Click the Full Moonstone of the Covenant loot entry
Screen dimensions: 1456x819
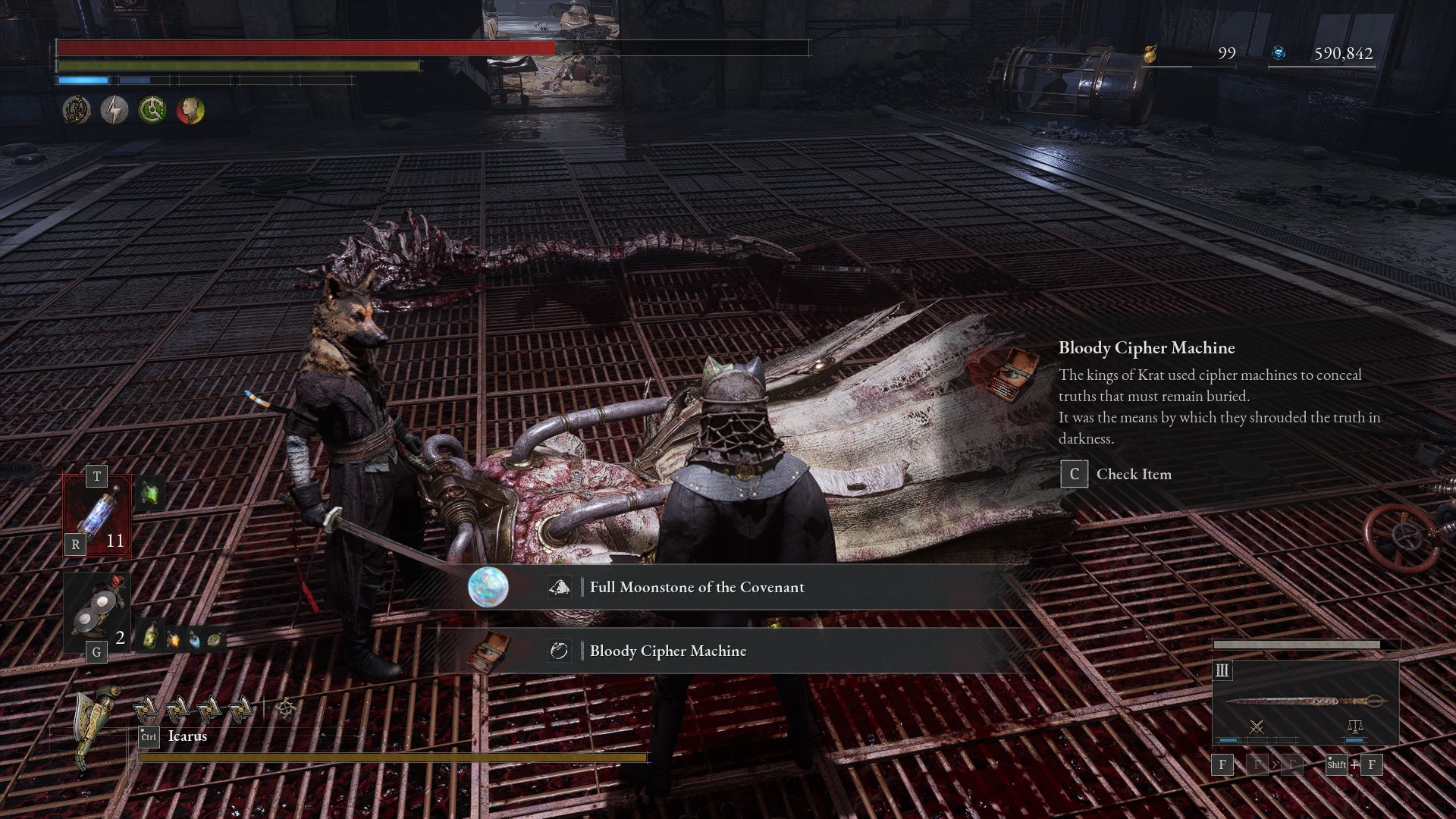696,587
